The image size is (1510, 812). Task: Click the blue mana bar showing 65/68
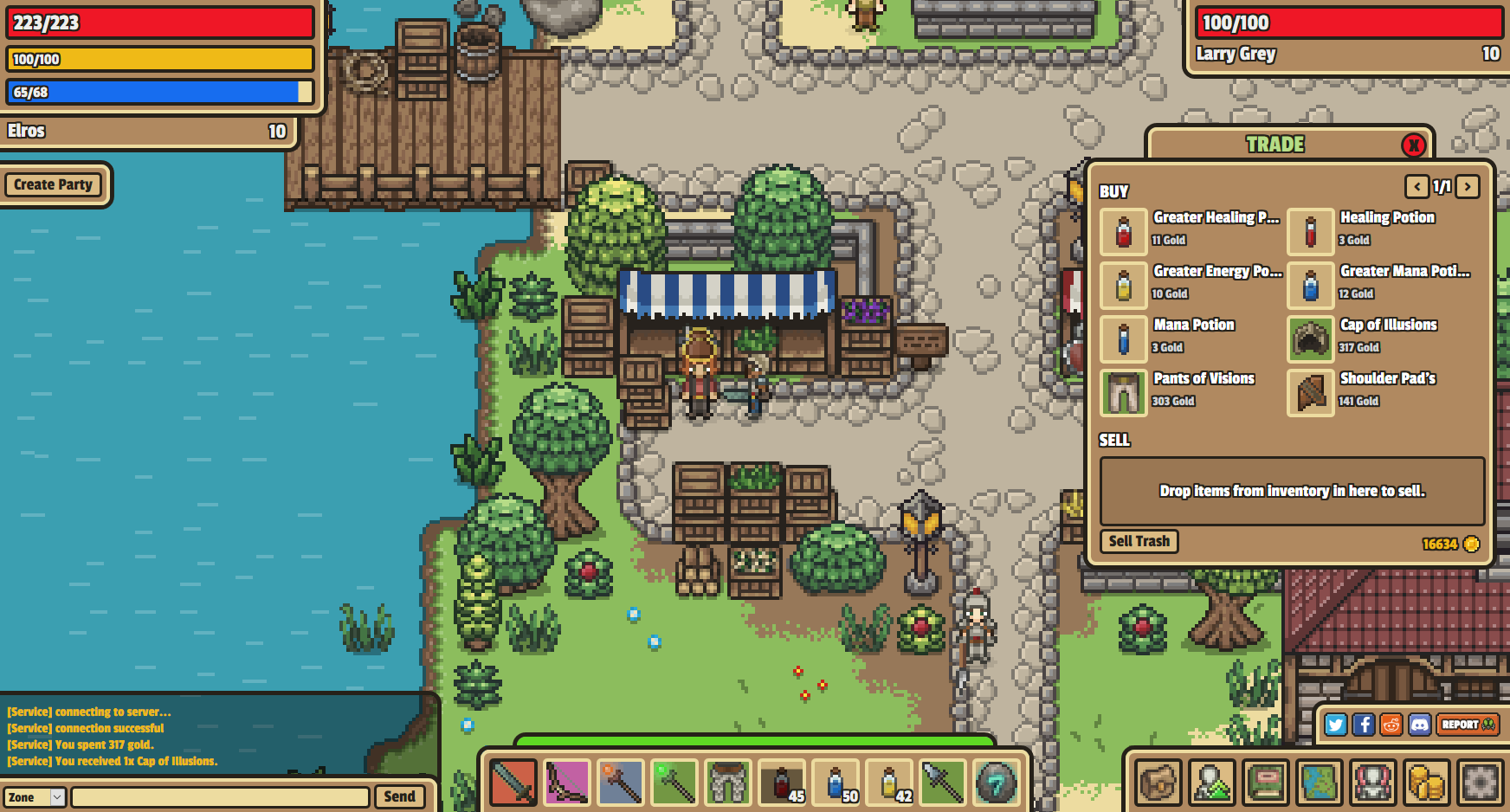pos(160,91)
